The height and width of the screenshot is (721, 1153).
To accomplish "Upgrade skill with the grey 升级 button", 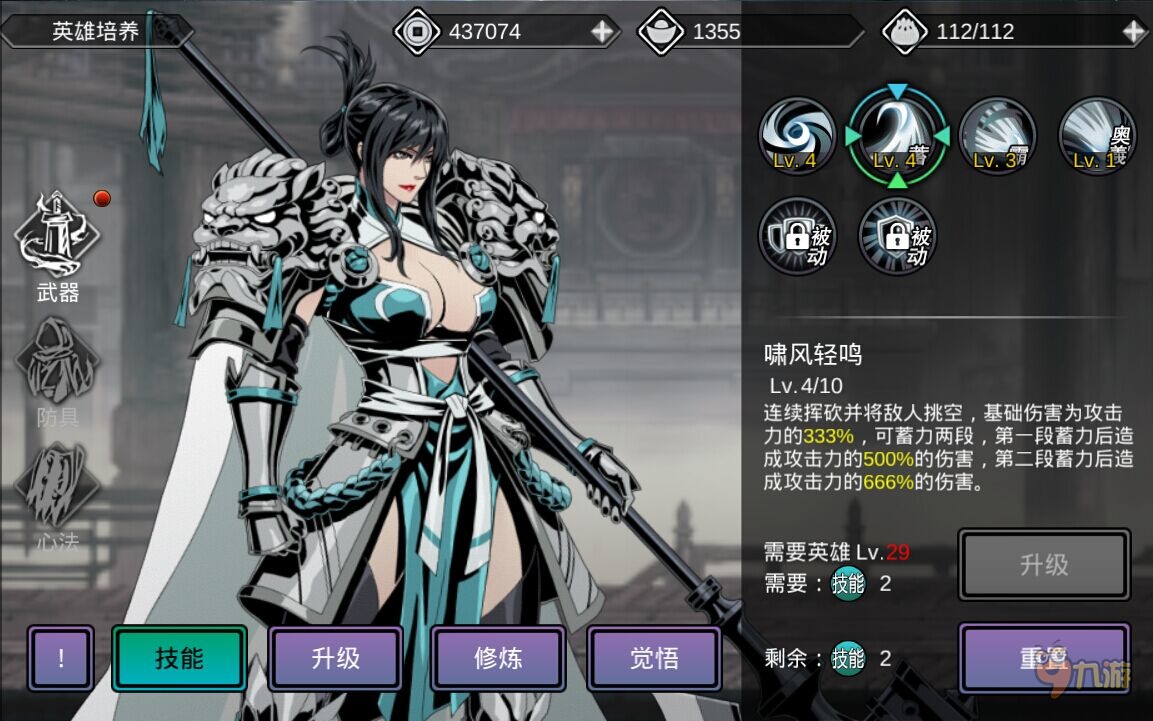I will coord(1044,565).
